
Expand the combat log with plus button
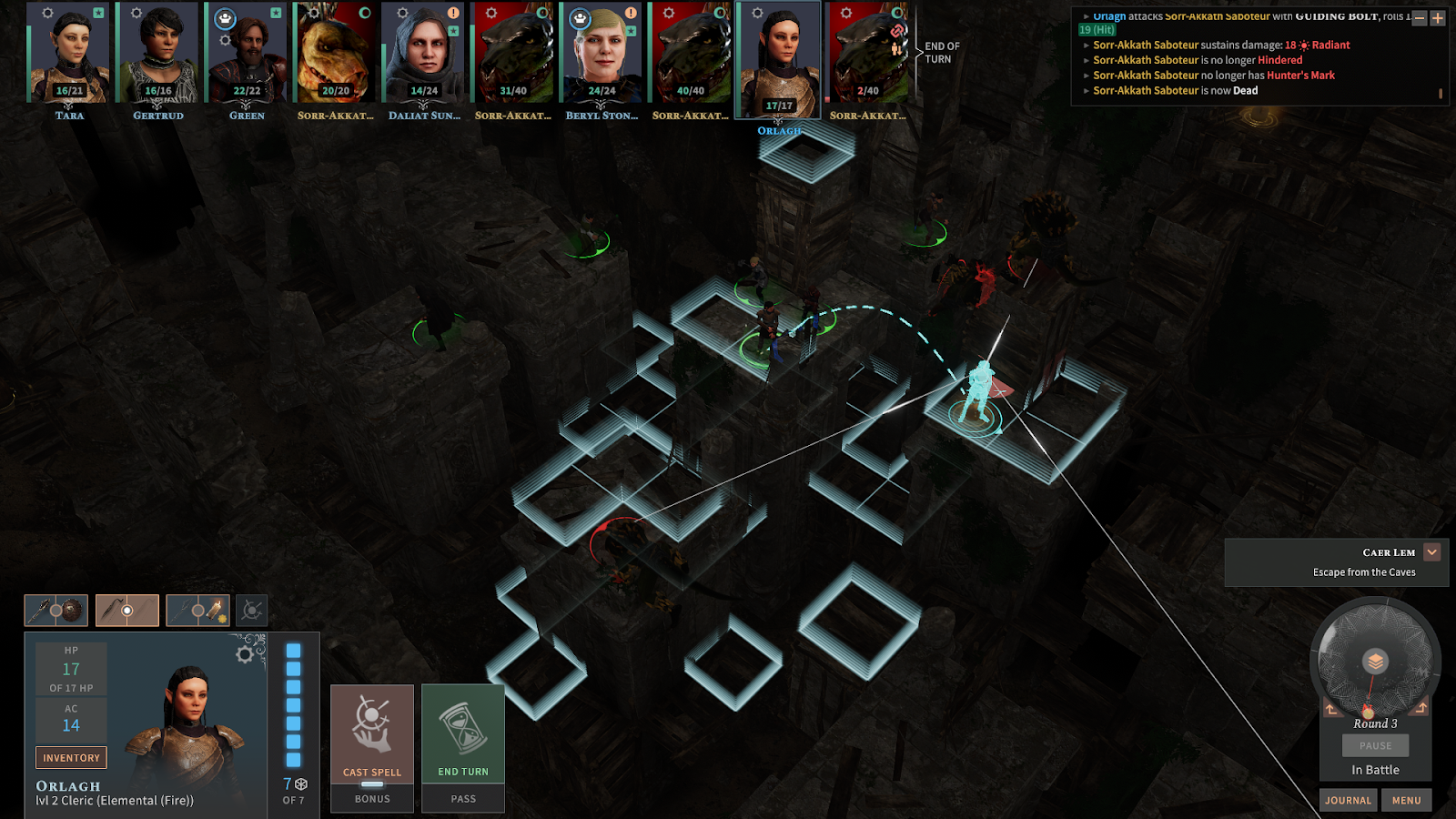[x=1438, y=18]
